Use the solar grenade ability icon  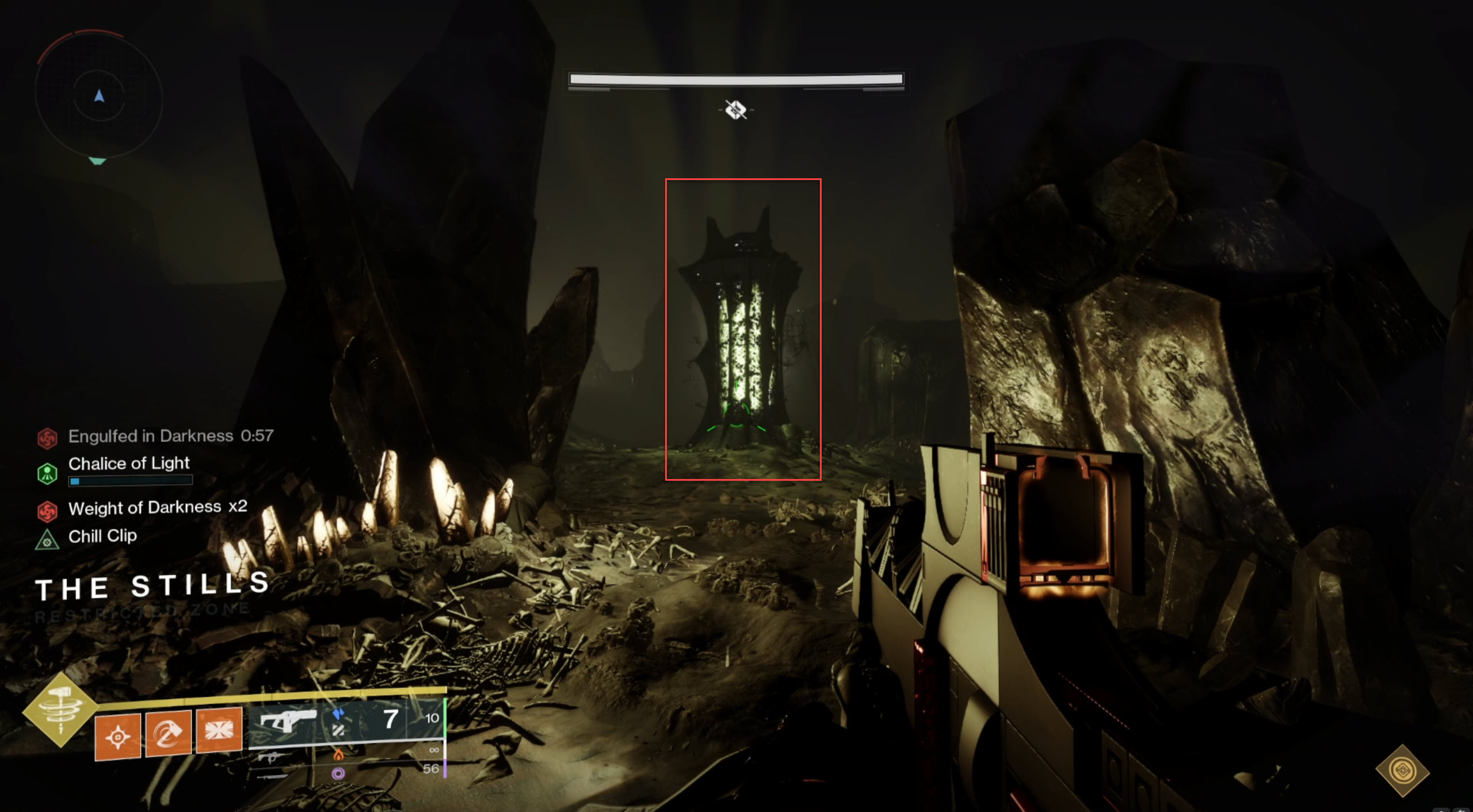[x=117, y=737]
